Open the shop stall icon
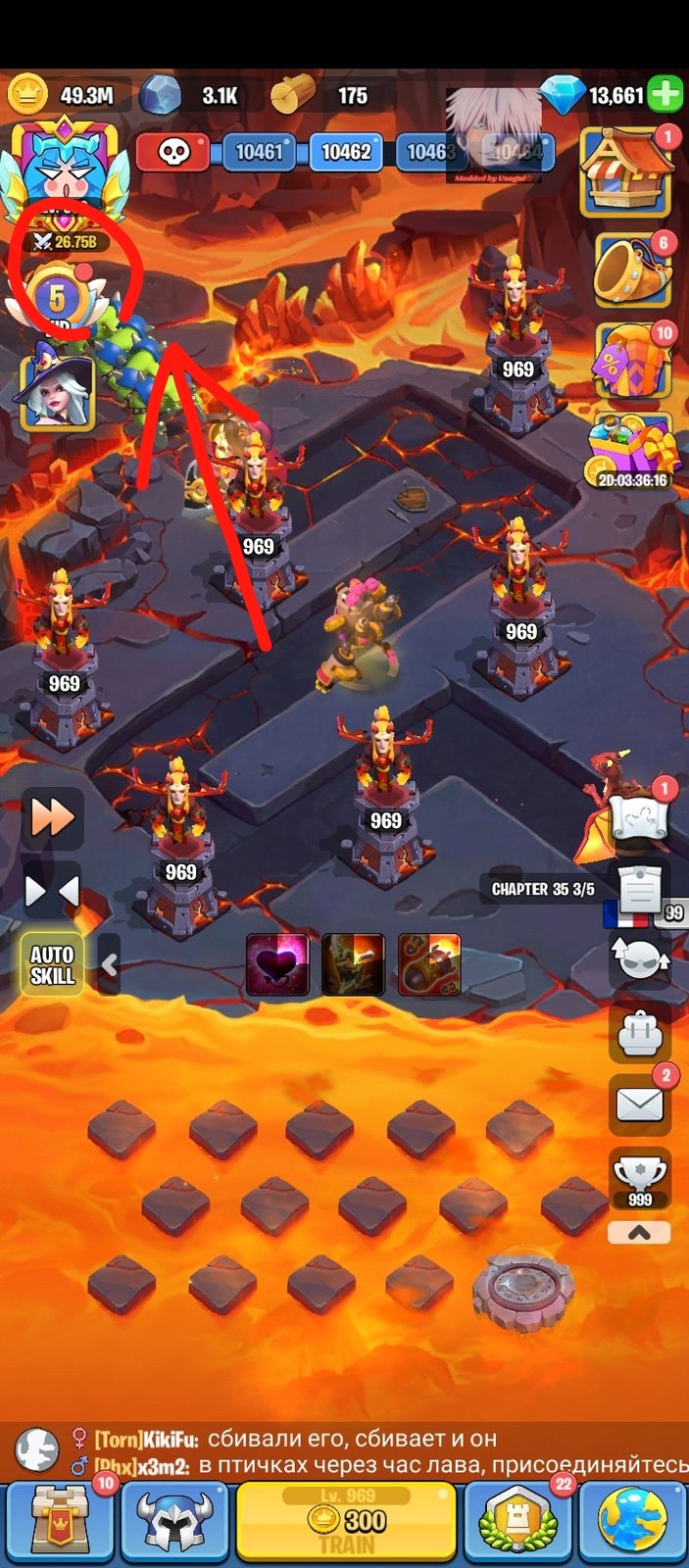This screenshot has height=1568, width=689. tap(627, 172)
